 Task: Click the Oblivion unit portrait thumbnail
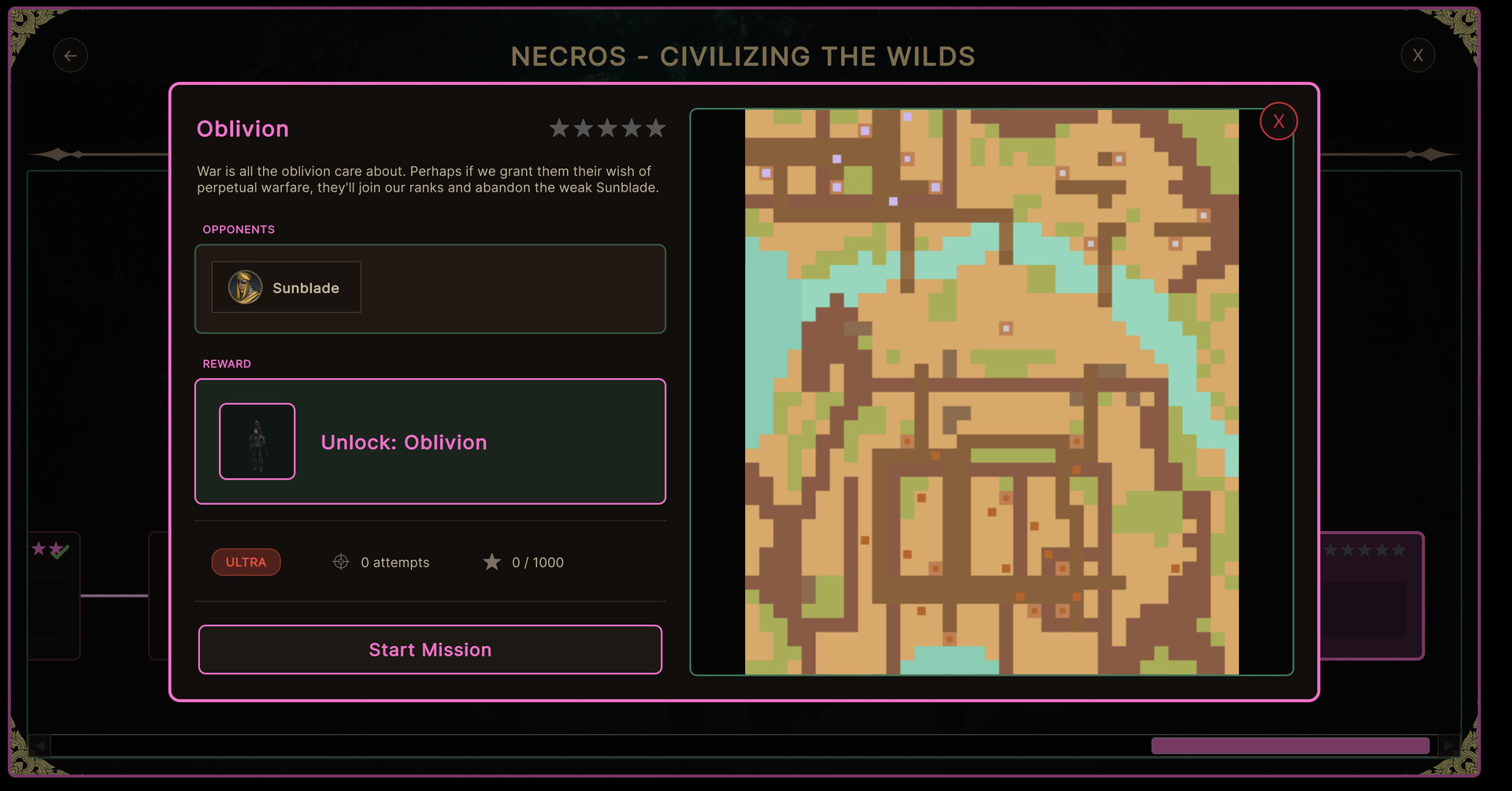(257, 442)
